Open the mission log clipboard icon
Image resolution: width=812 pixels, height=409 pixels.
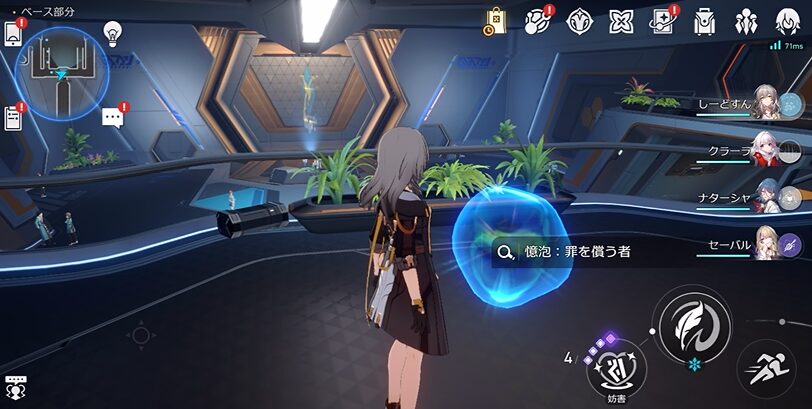[13, 117]
